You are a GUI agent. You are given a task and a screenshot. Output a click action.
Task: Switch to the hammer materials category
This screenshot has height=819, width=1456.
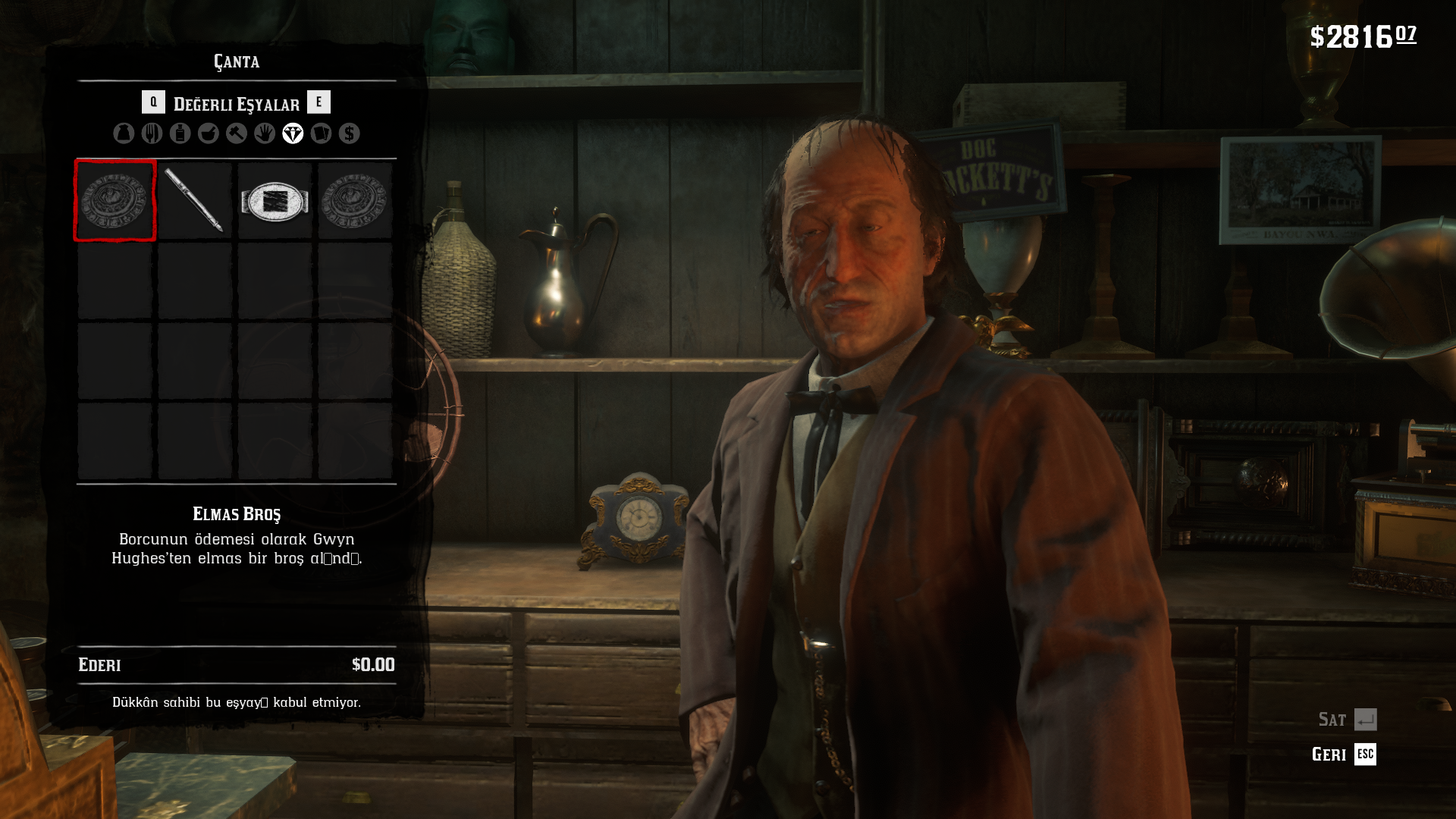click(x=237, y=133)
